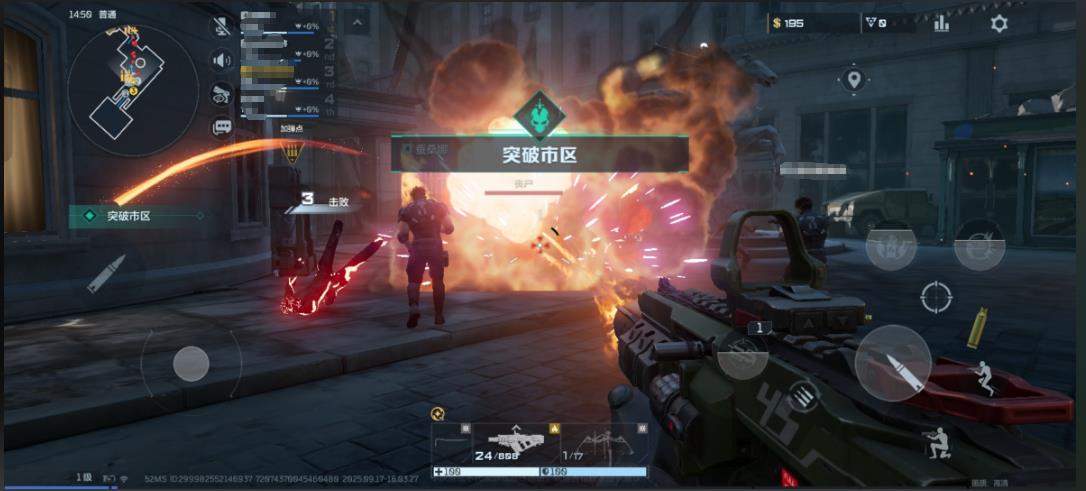The height and width of the screenshot is (491, 1086).
Task: Fire with the left-side bullet button
Action: pyautogui.click(x=105, y=273)
